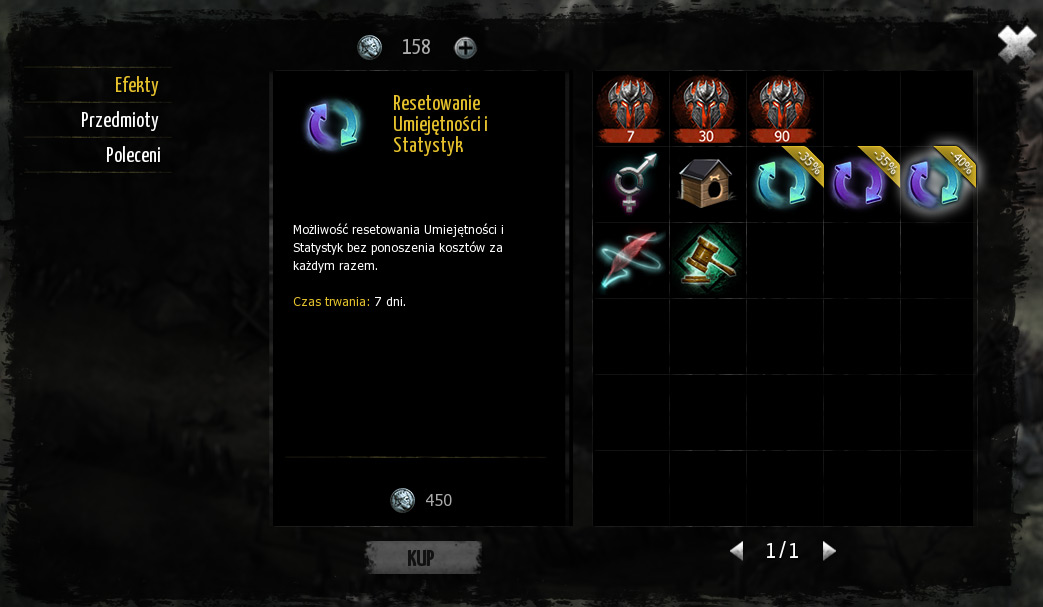
Task: Click the highlighted reset item at -40%
Action: click(x=935, y=184)
